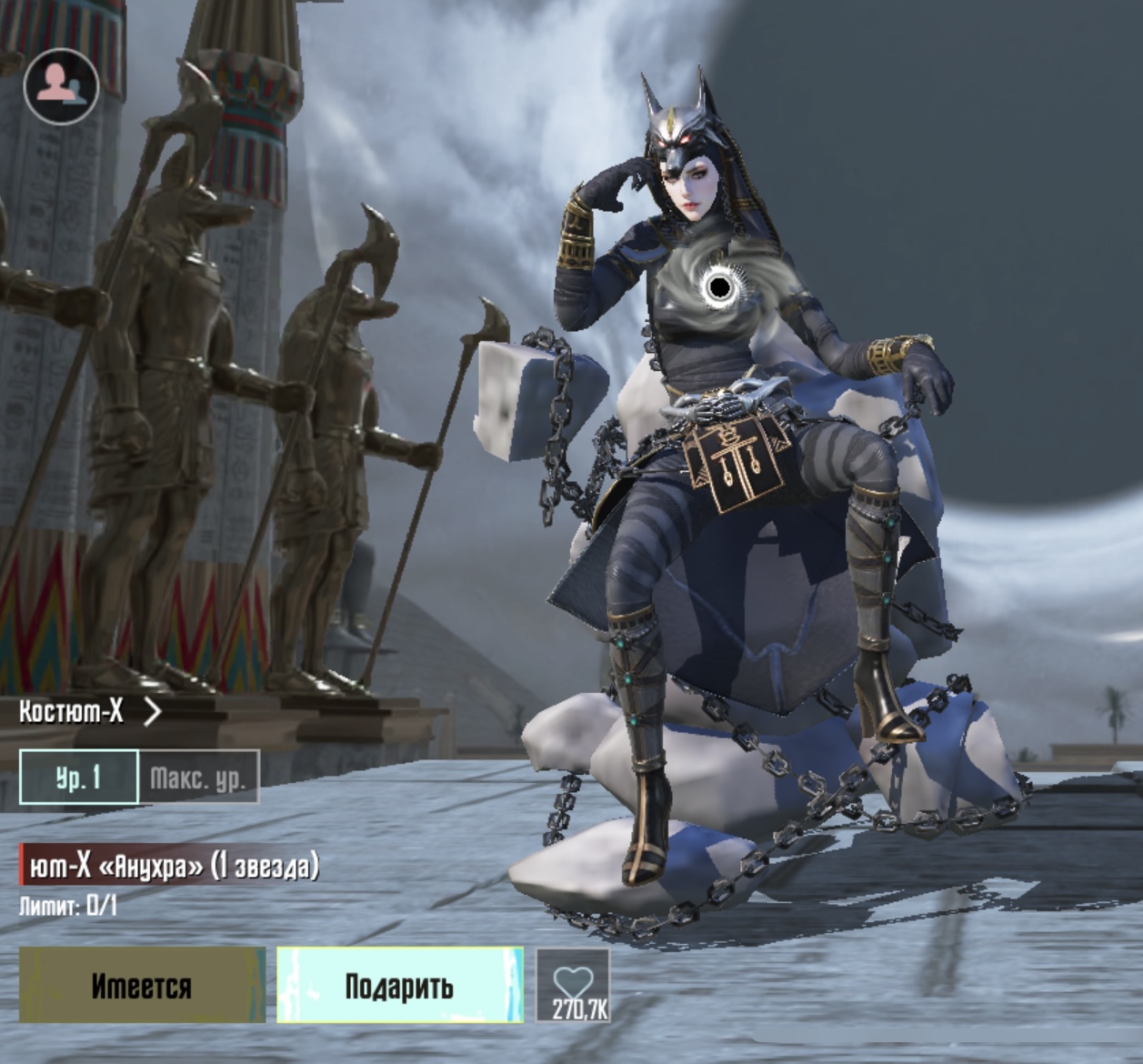
Task: Open the friends profile icon
Action: 61,86
